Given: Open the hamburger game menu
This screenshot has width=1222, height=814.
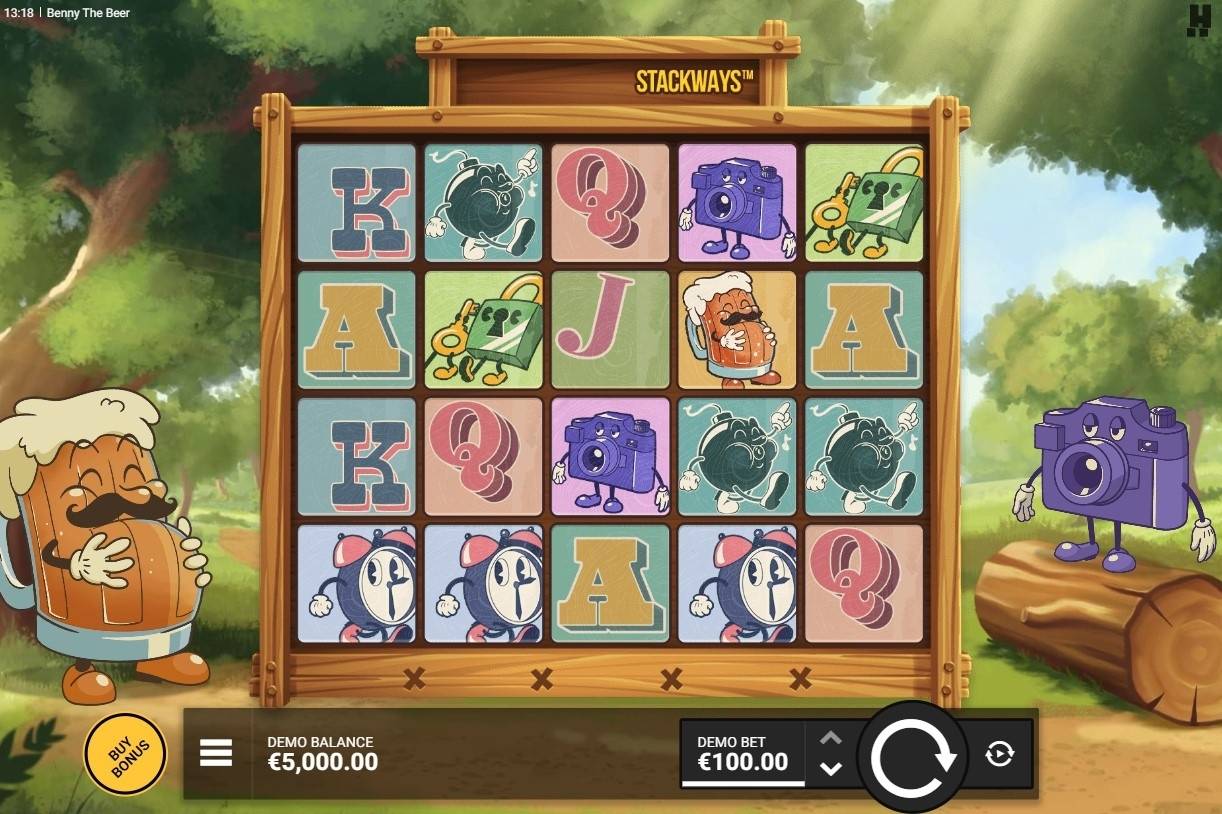Looking at the screenshot, I should [216, 753].
